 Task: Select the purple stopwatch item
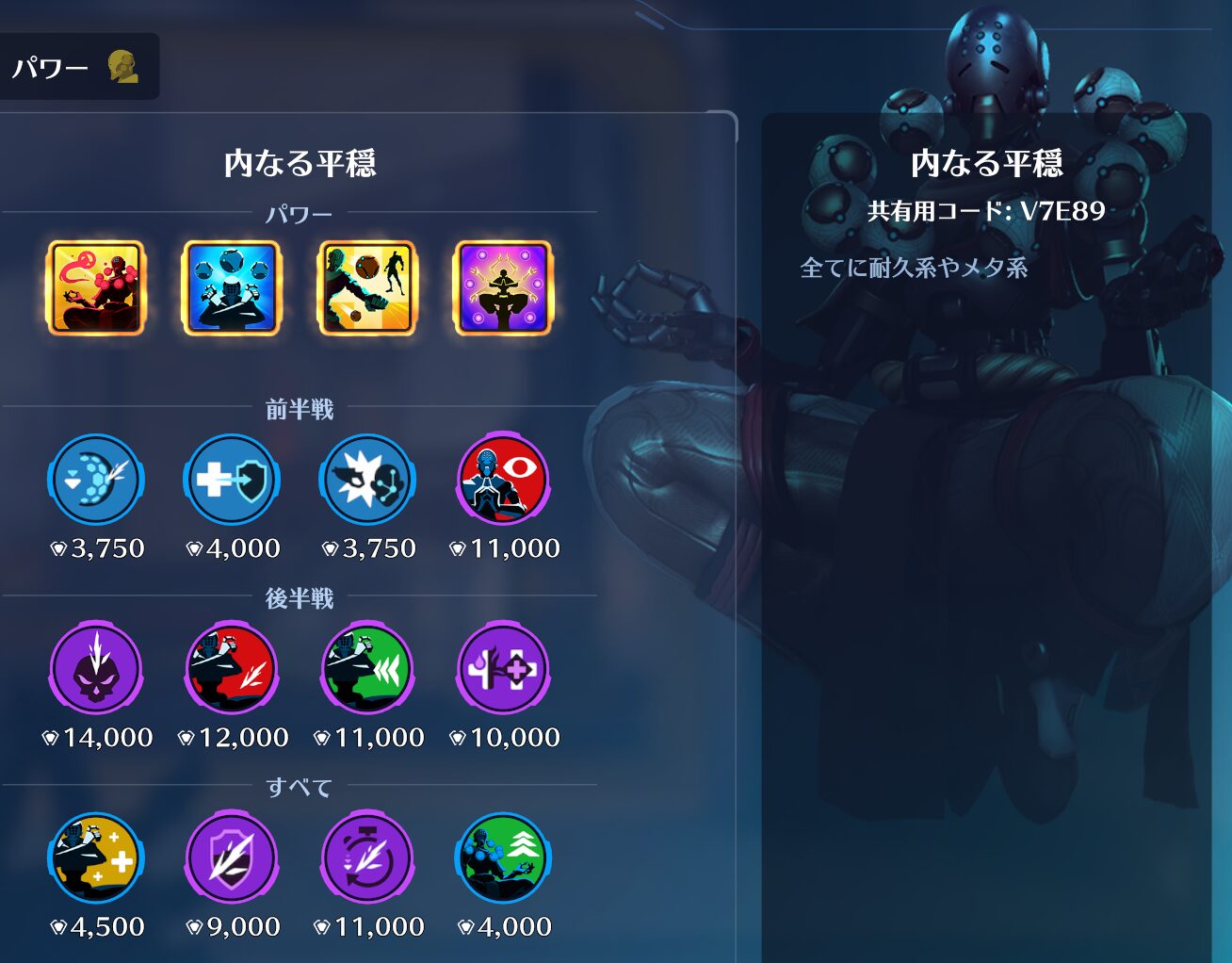pos(367,858)
